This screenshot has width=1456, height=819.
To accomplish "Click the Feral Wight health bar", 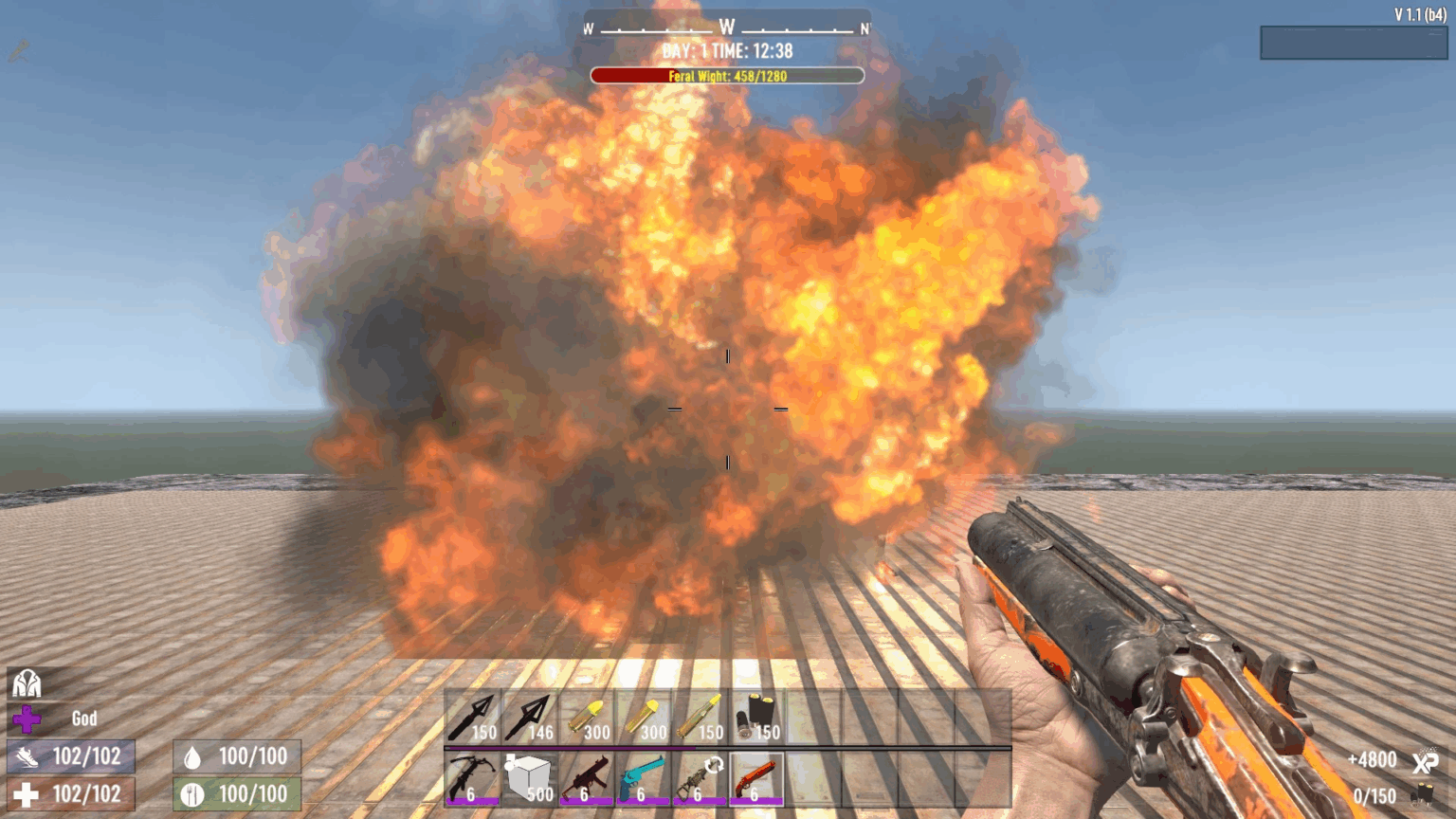I will click(727, 74).
